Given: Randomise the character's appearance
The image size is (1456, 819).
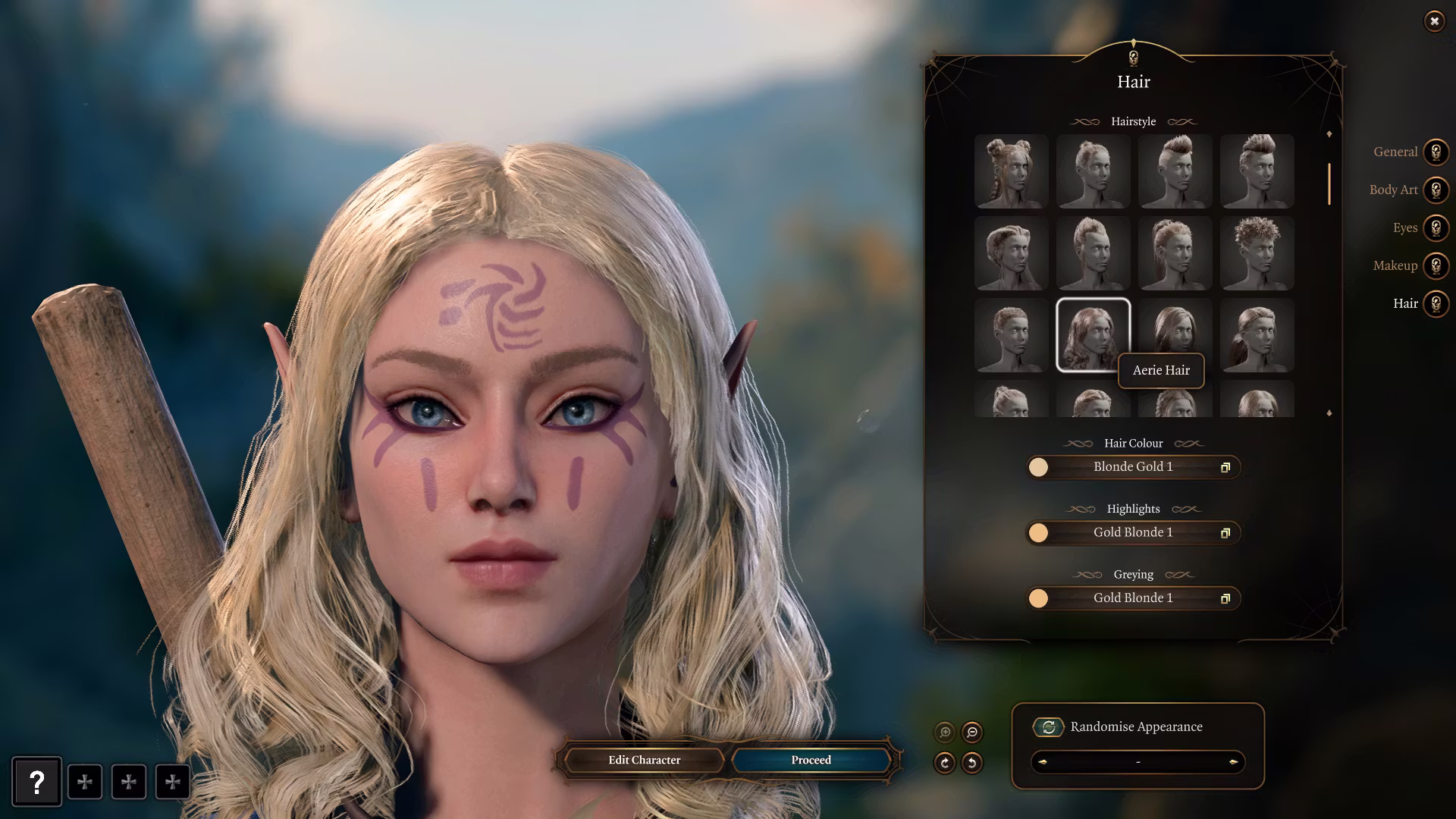Looking at the screenshot, I should [x=1049, y=727].
